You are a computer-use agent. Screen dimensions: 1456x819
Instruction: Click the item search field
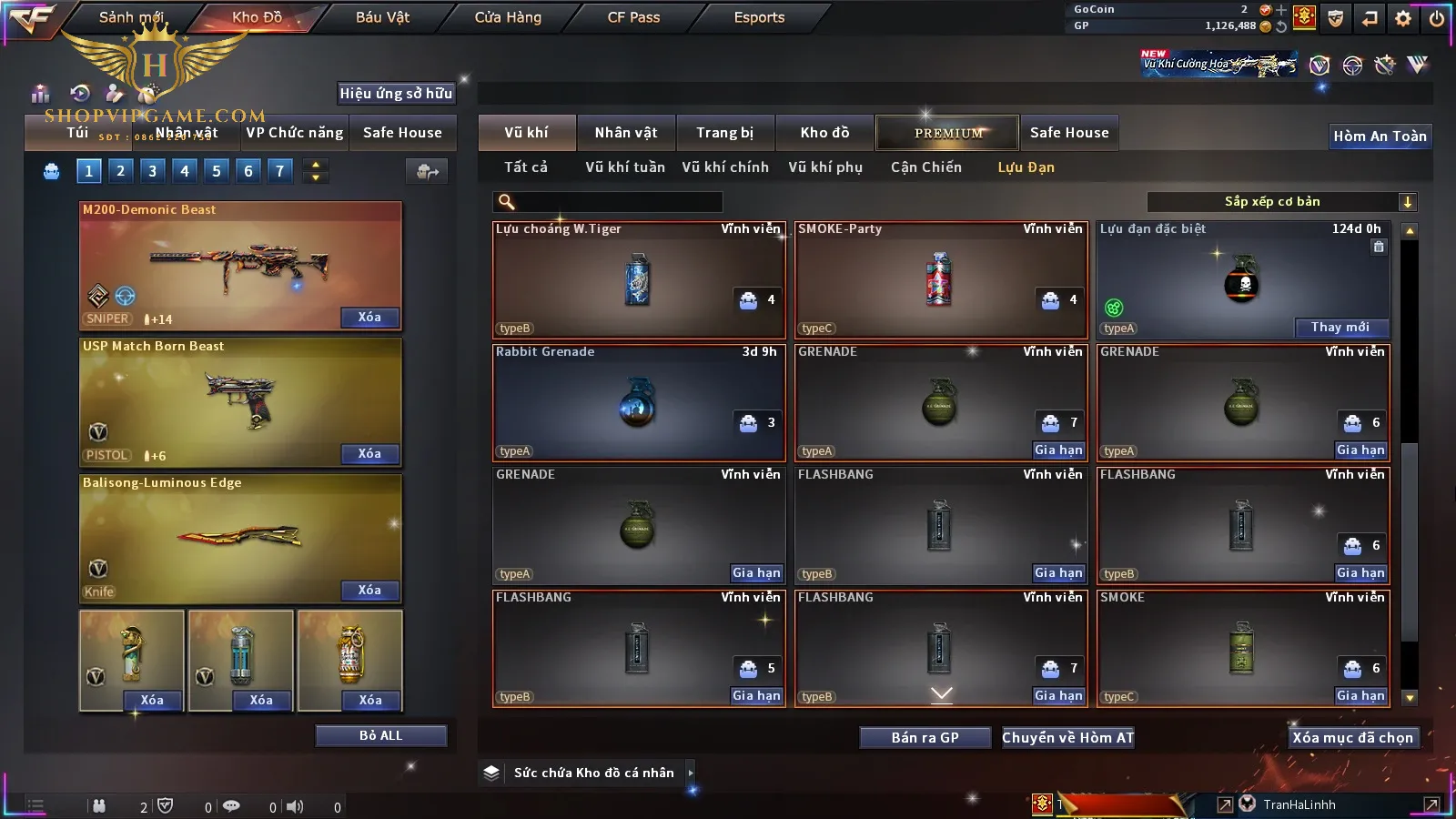pyautogui.click(x=619, y=202)
